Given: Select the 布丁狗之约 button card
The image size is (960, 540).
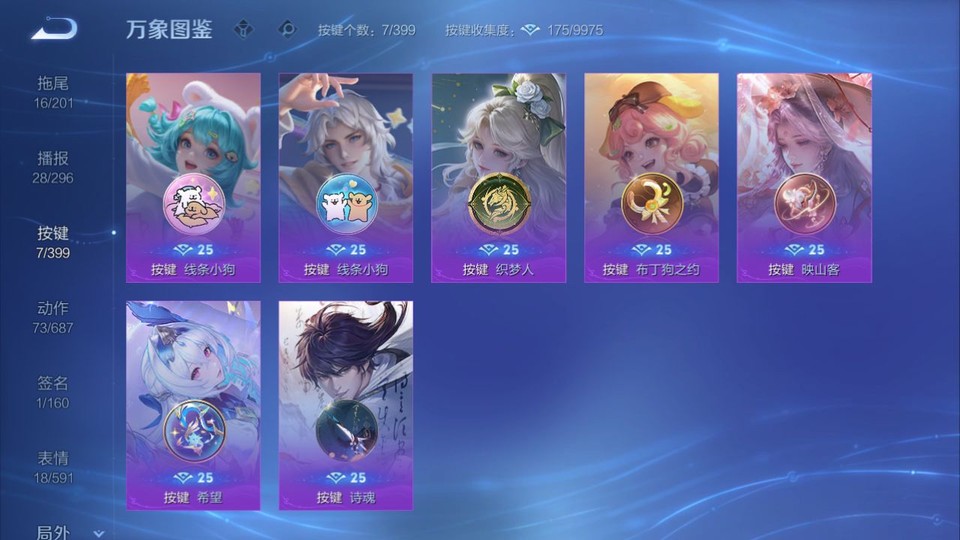Looking at the screenshot, I should (652, 177).
